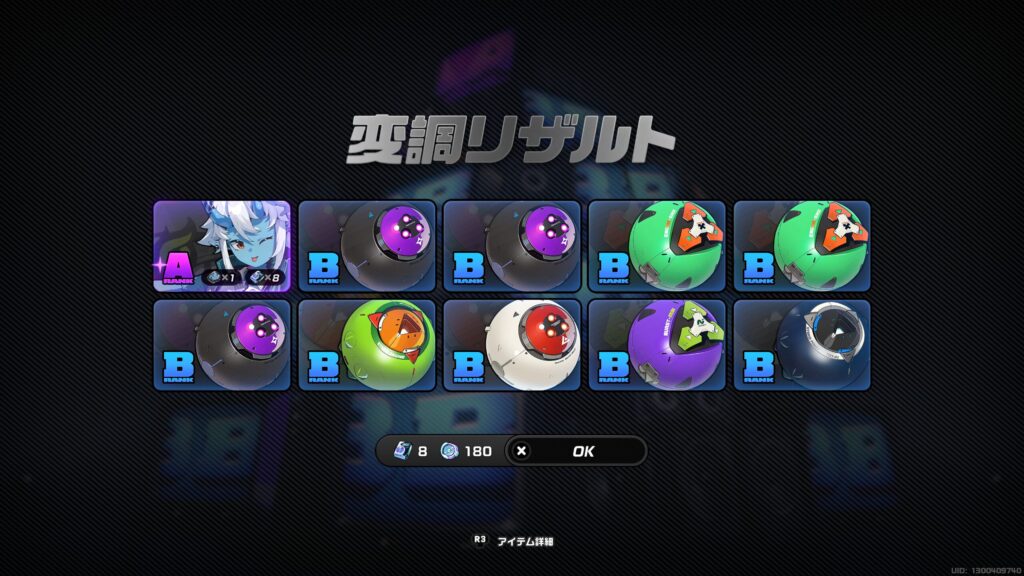Pick the purple W-Engine result card
The image size is (1024, 576).
coord(657,345)
